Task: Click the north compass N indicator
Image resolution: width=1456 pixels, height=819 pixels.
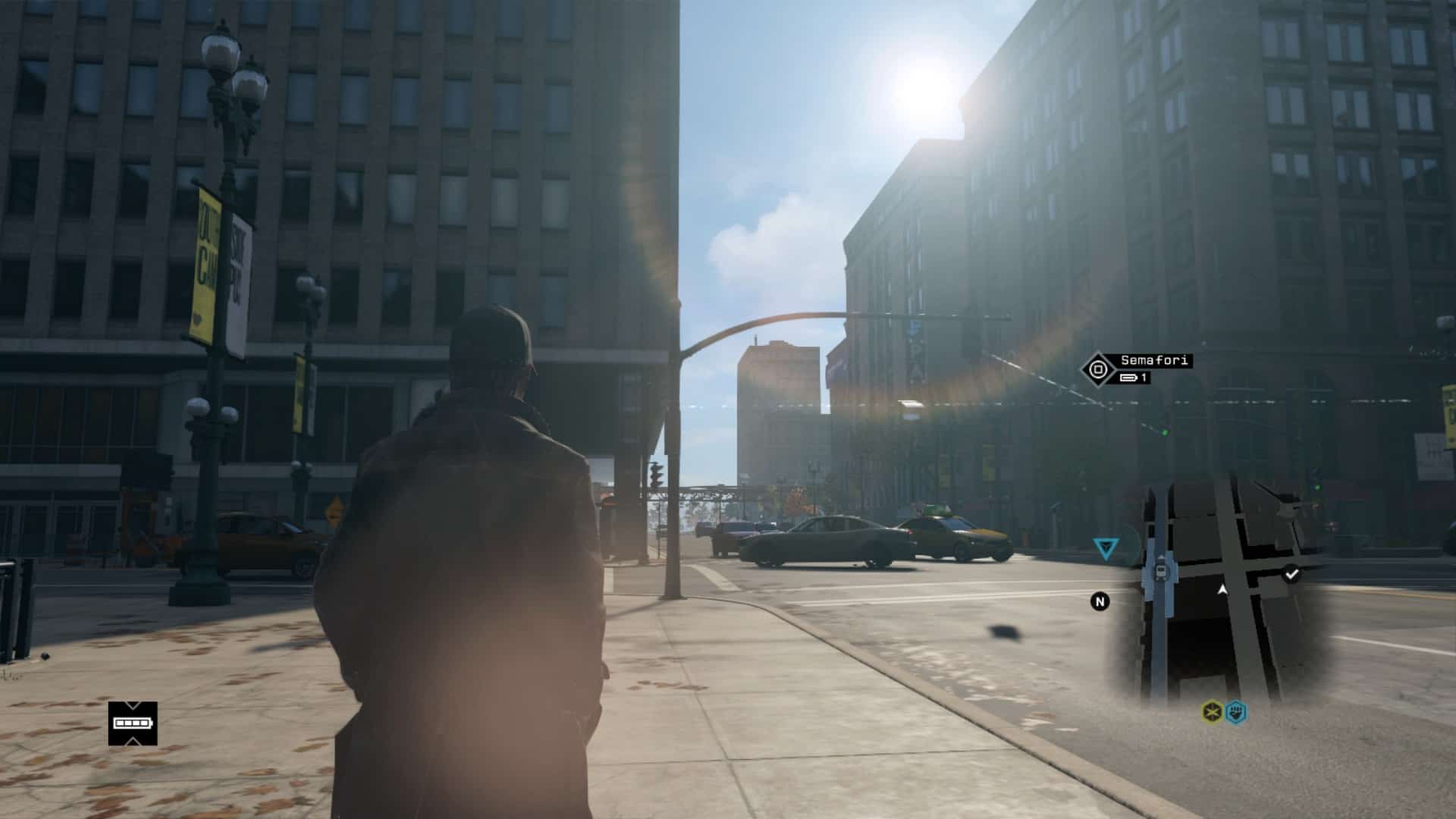Action: 1100,601
